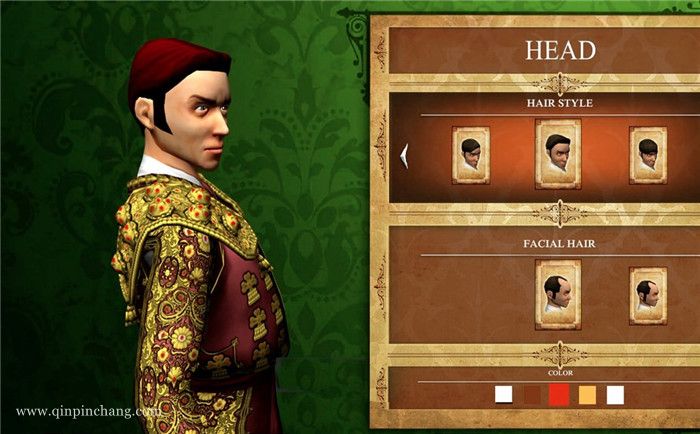Click the left arrow in Hair Style
The width and height of the screenshot is (700, 434).
coord(404,153)
